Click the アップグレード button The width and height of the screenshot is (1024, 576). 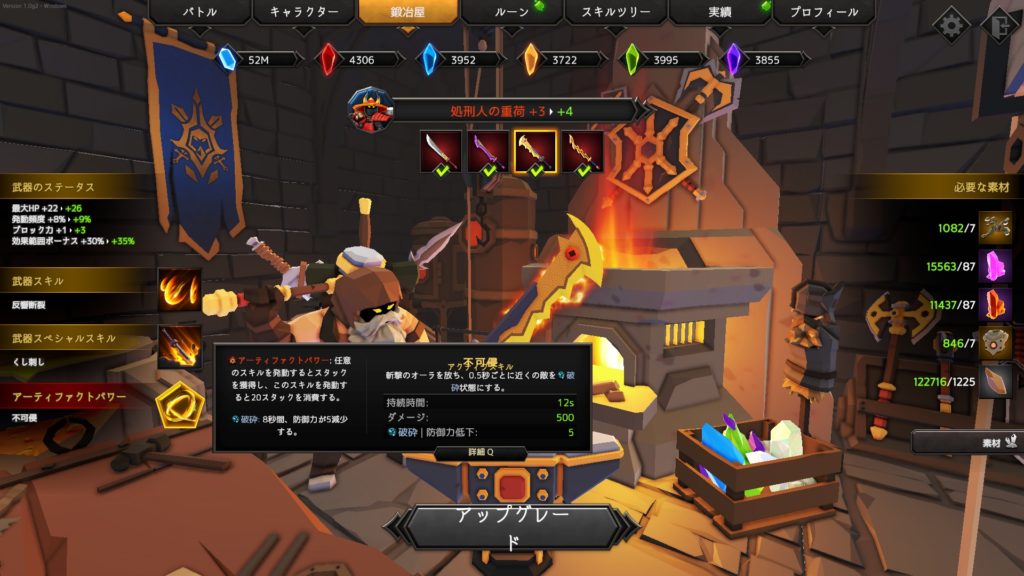pos(512,529)
